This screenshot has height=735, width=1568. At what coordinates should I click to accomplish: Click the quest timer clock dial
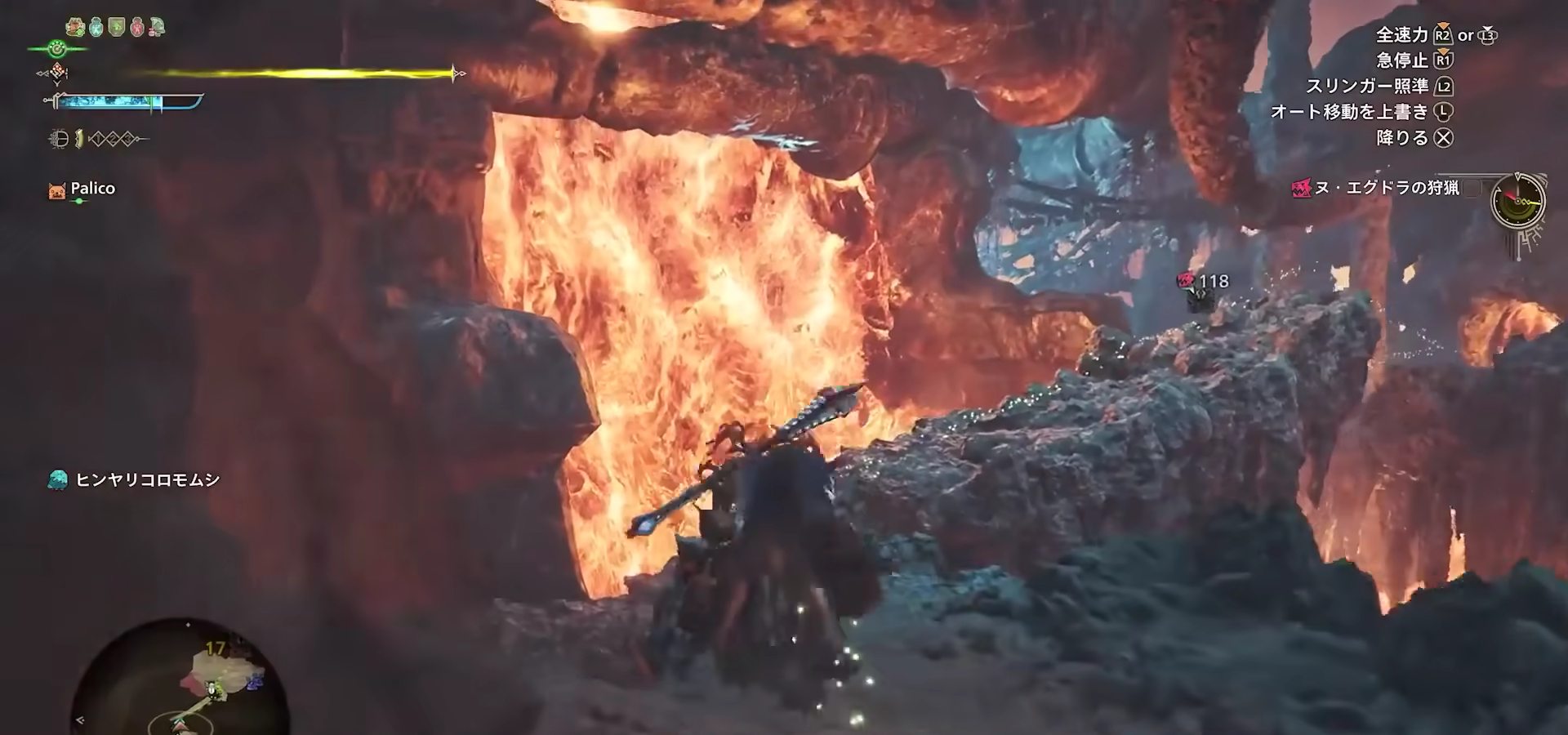point(1517,201)
